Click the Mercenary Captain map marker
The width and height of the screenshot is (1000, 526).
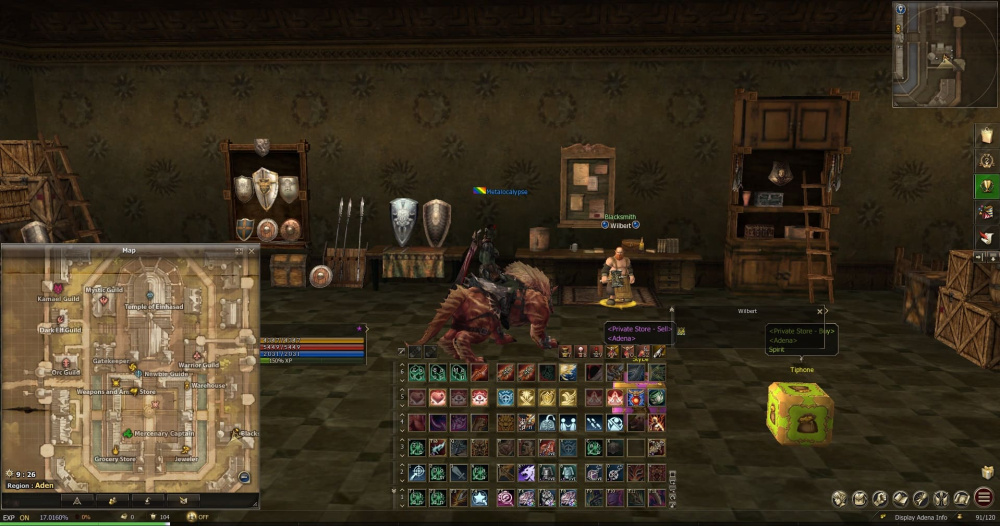128,433
